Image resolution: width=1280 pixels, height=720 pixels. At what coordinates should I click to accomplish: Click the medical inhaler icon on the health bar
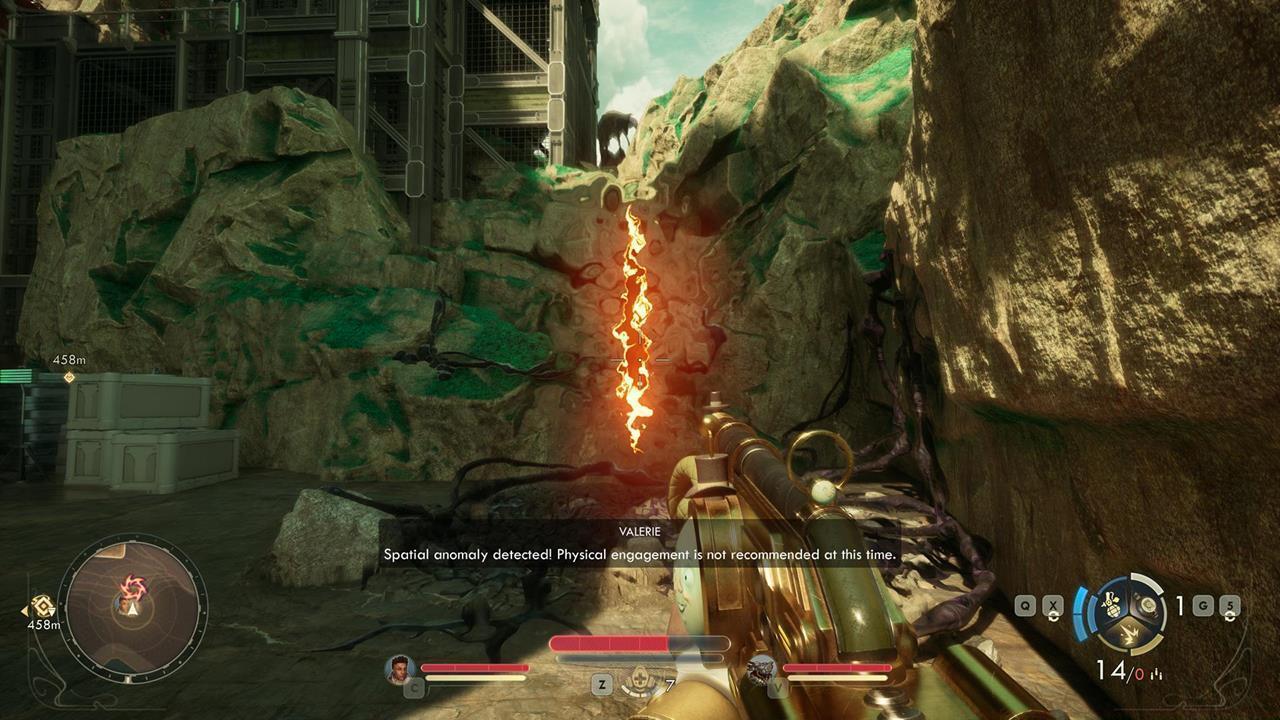[640, 679]
